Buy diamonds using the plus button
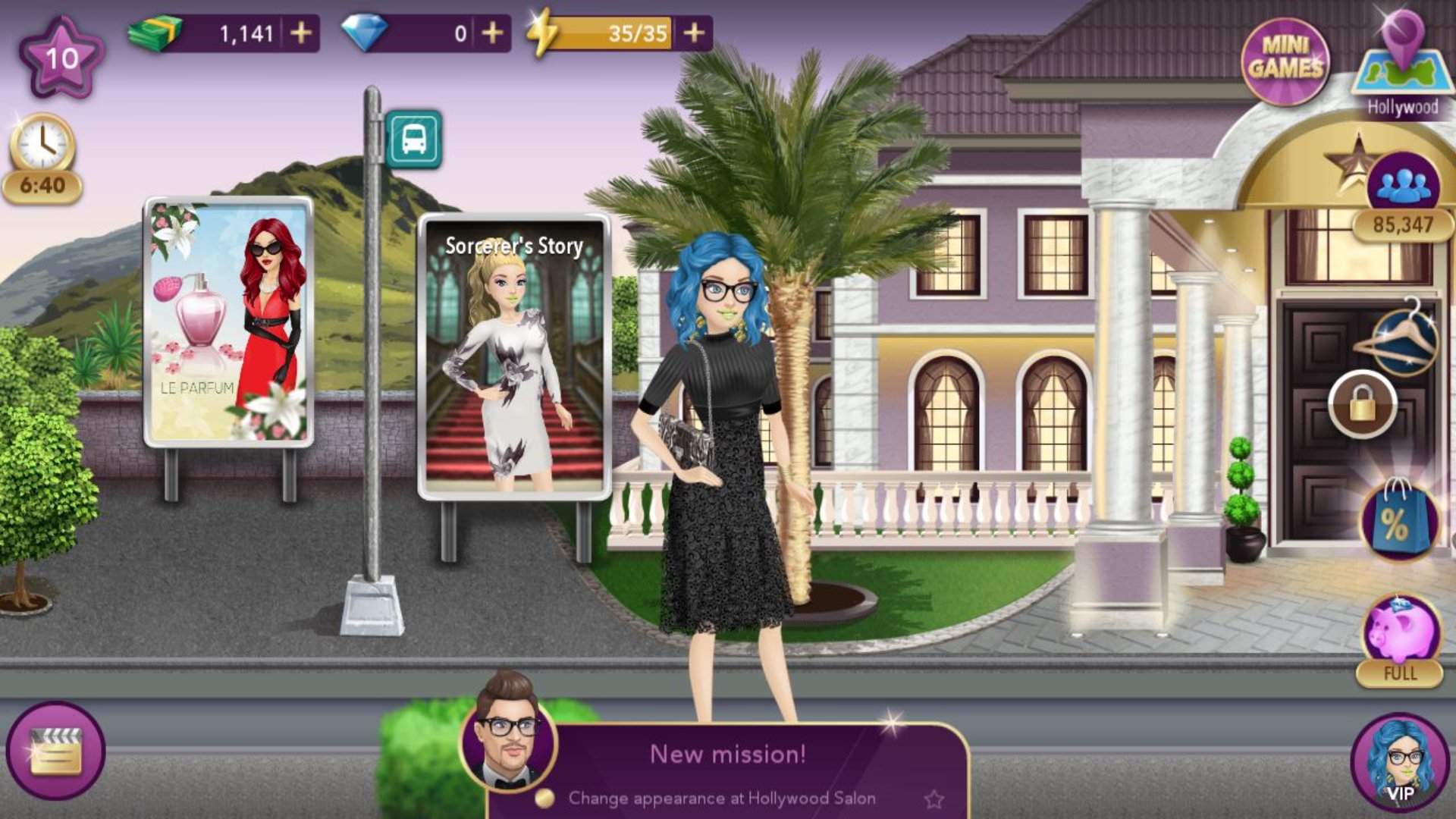 [x=492, y=33]
